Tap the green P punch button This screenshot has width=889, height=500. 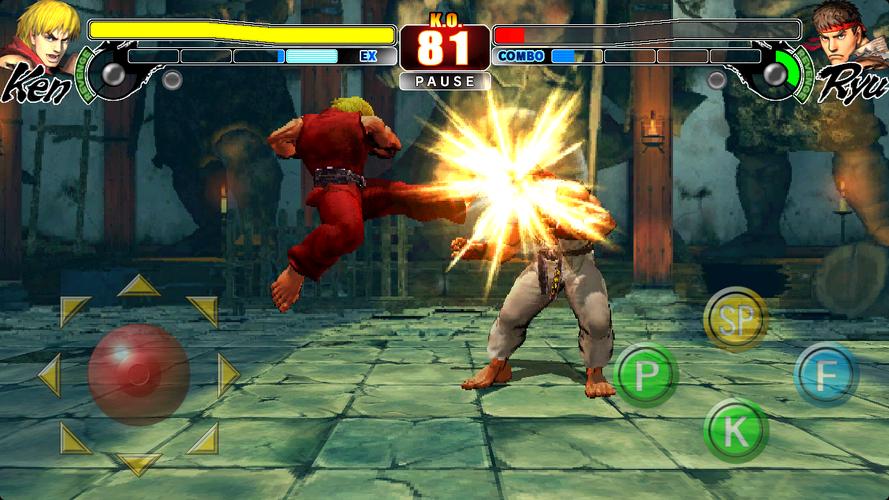click(x=646, y=375)
